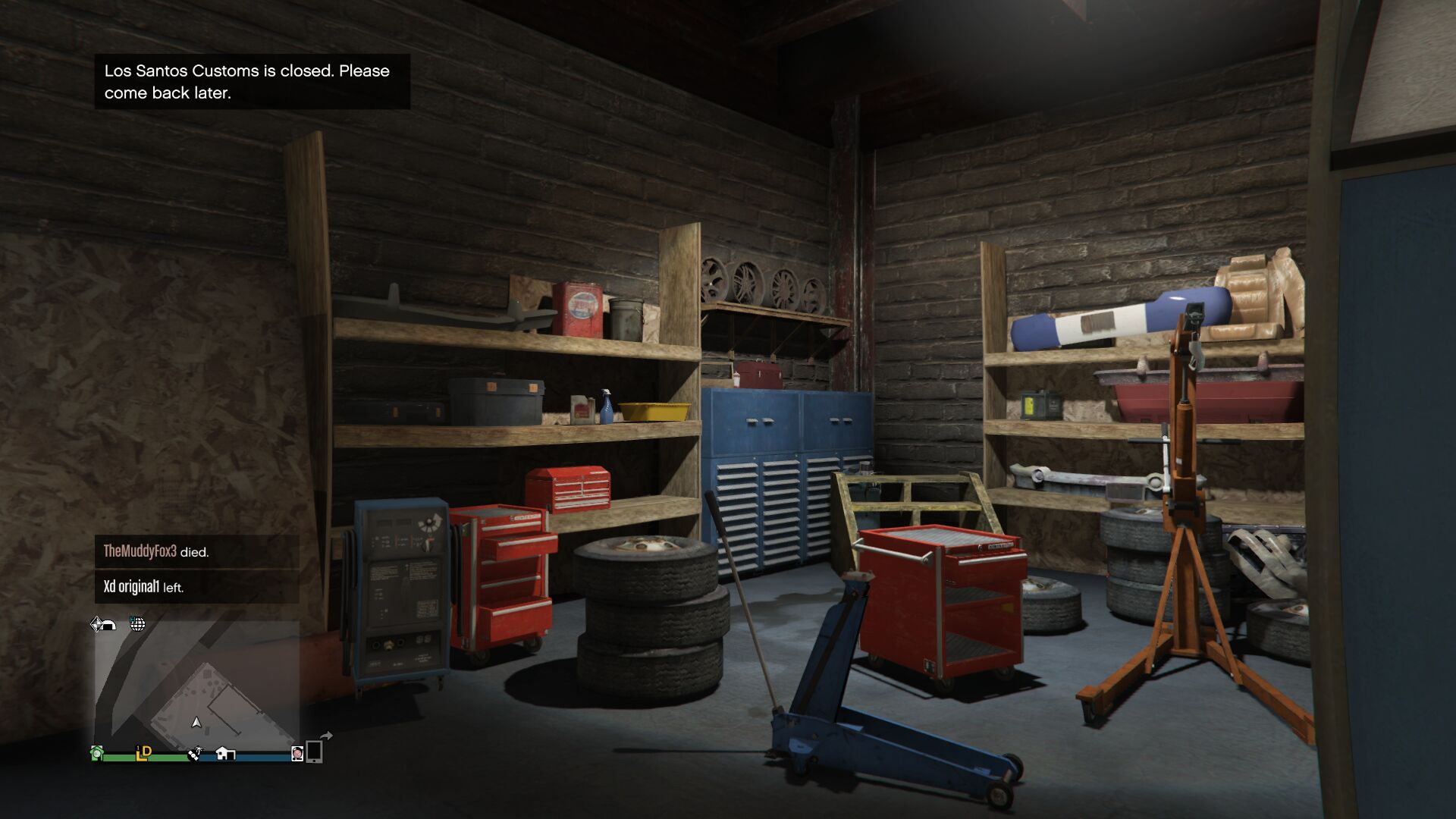Click the satellite and palm tree blip
The image size is (1456, 819).
(x=195, y=754)
